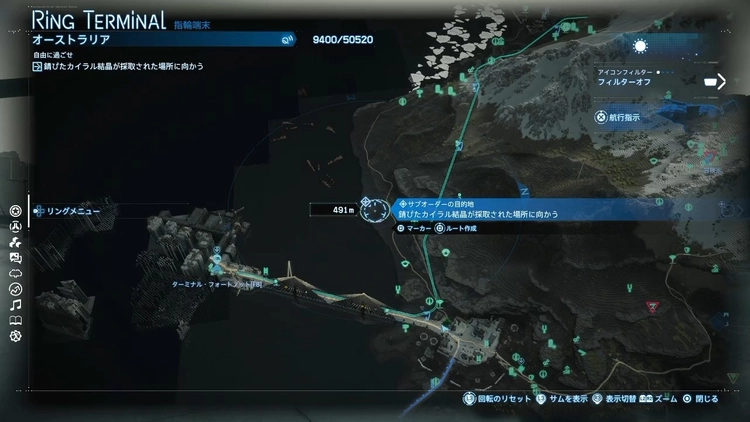750x422 pixels.
Task: Choose the person silhouette sidebar icon
Action: click(x=15, y=226)
